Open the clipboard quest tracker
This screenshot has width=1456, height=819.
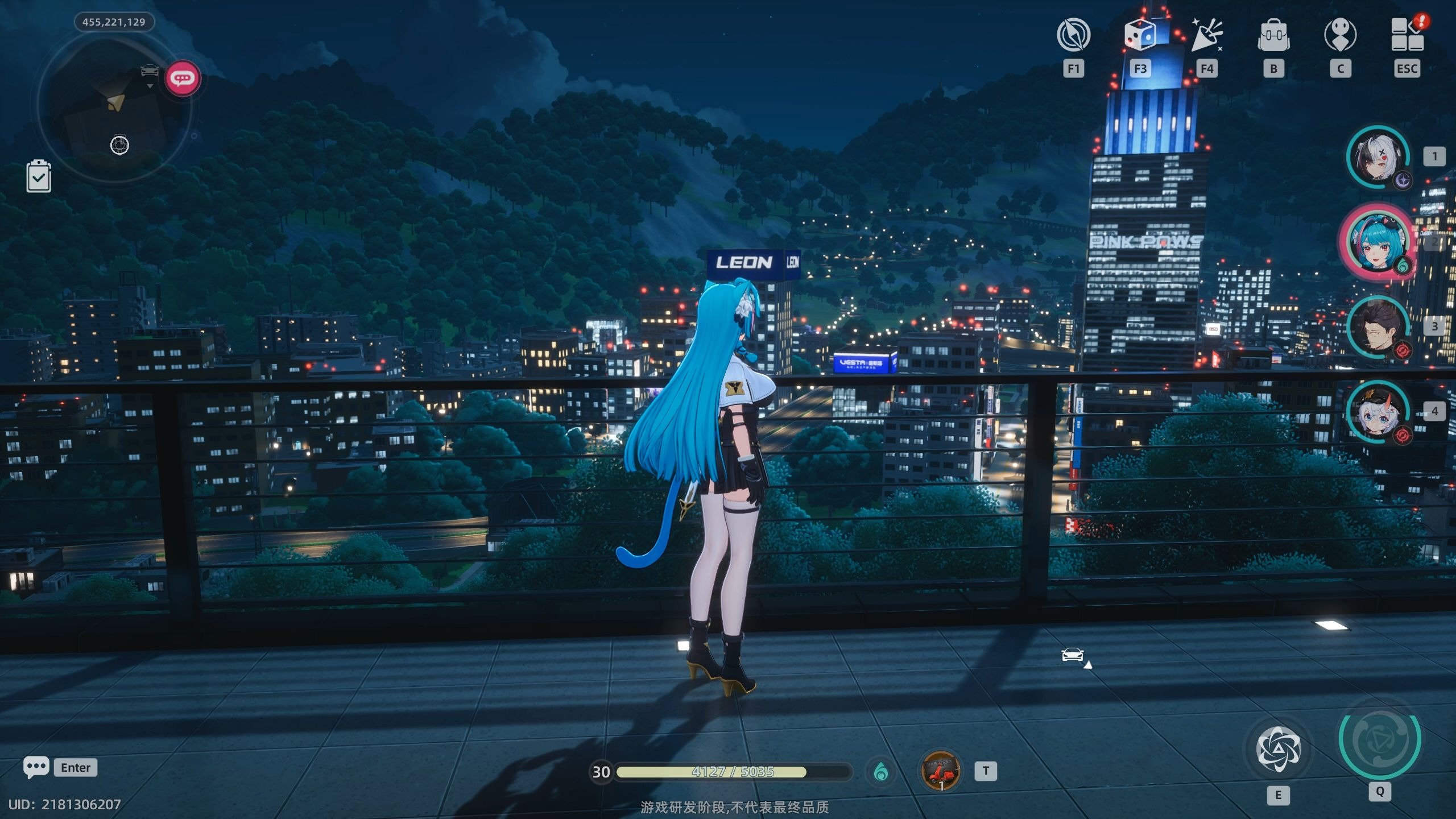click(39, 176)
